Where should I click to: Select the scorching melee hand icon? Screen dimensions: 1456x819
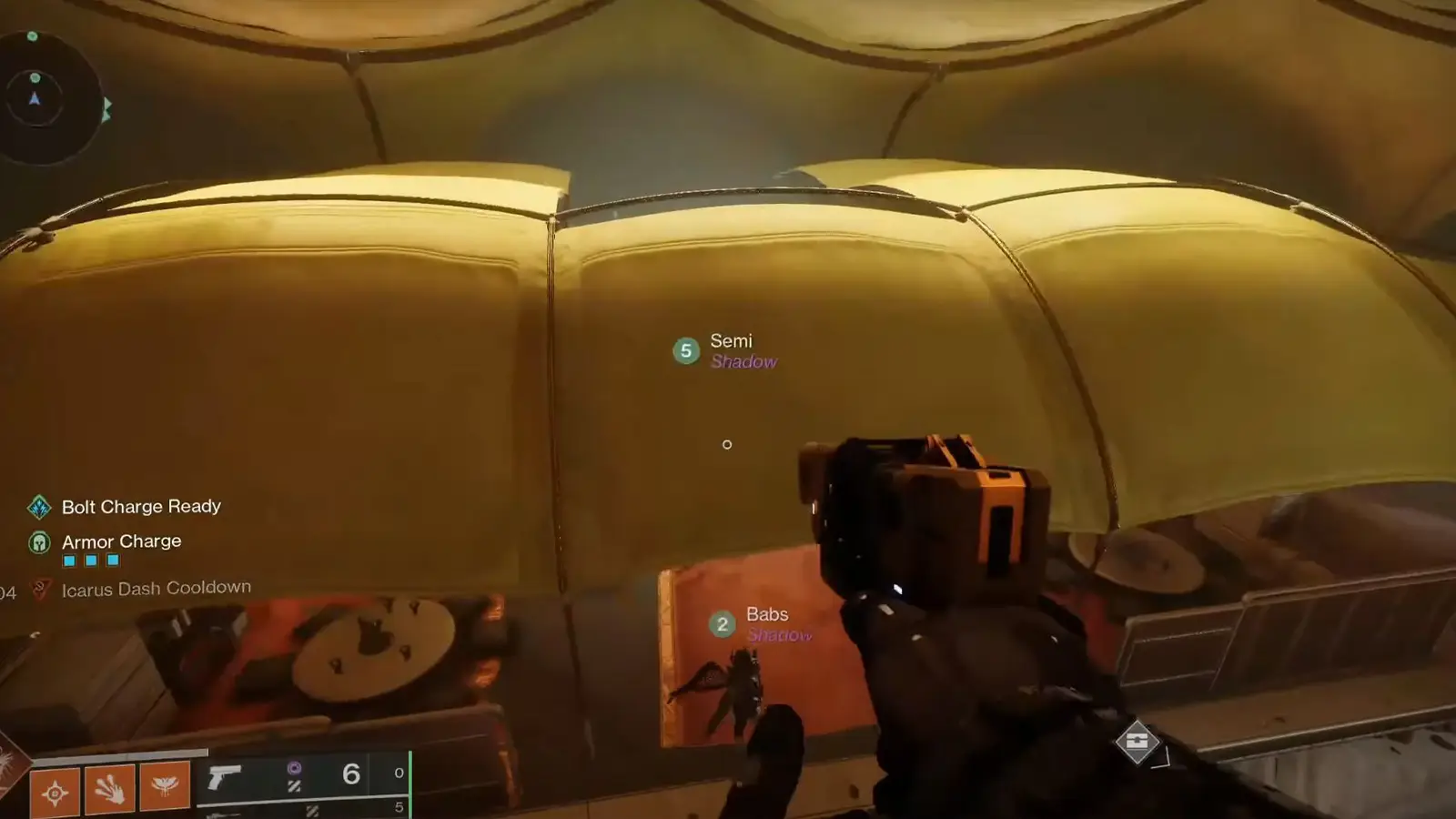(108, 789)
